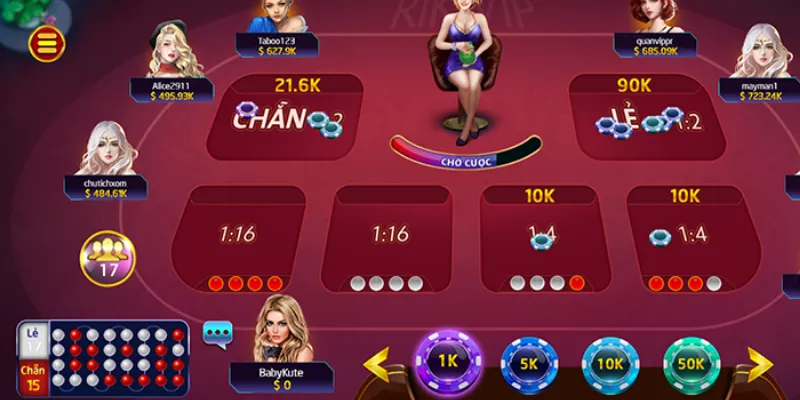Select the 1K purple chip
Image resolution: width=800 pixels, height=400 pixels.
[447, 361]
